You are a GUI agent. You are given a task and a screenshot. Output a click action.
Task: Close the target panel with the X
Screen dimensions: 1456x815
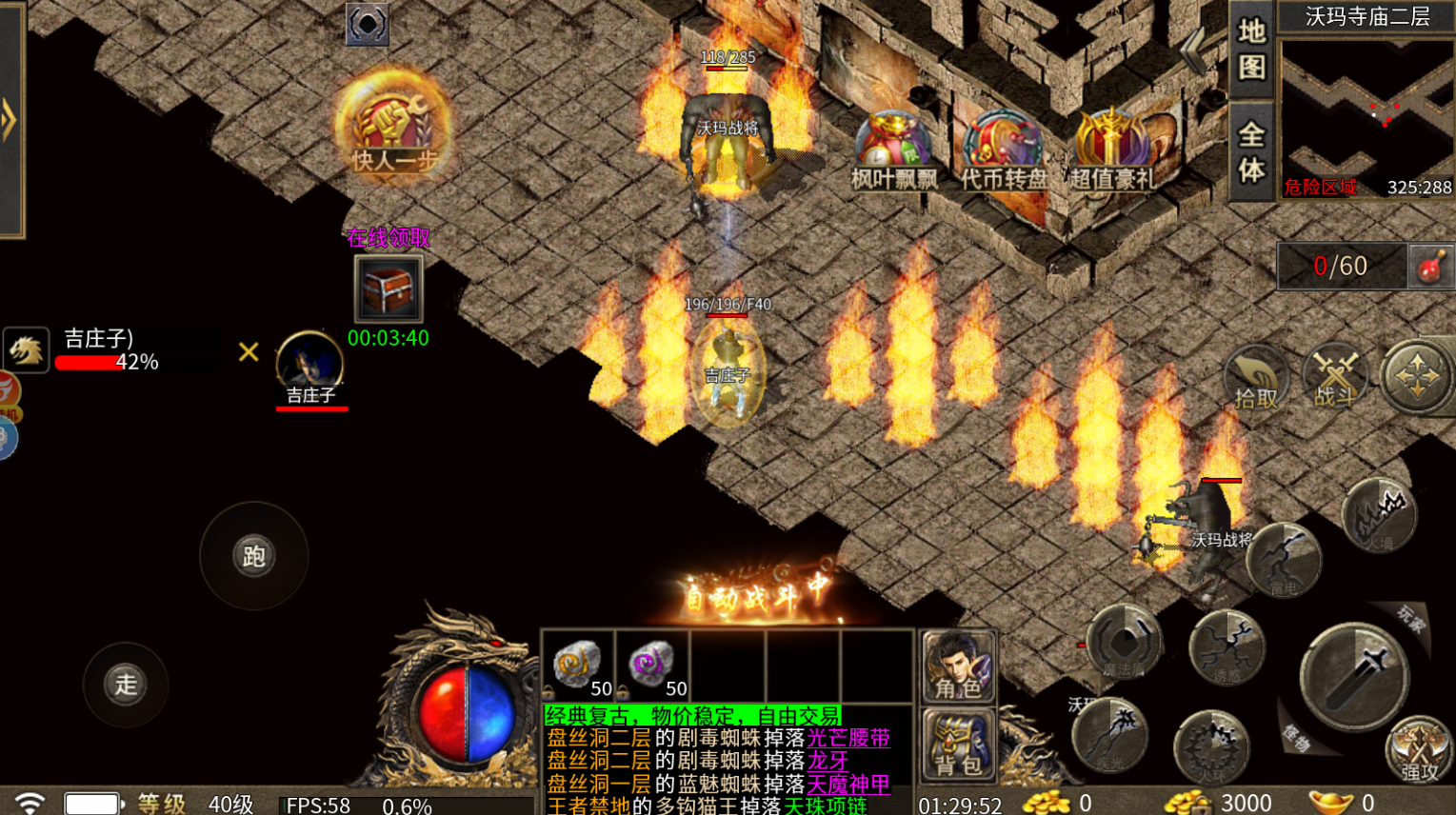pyautogui.click(x=249, y=352)
